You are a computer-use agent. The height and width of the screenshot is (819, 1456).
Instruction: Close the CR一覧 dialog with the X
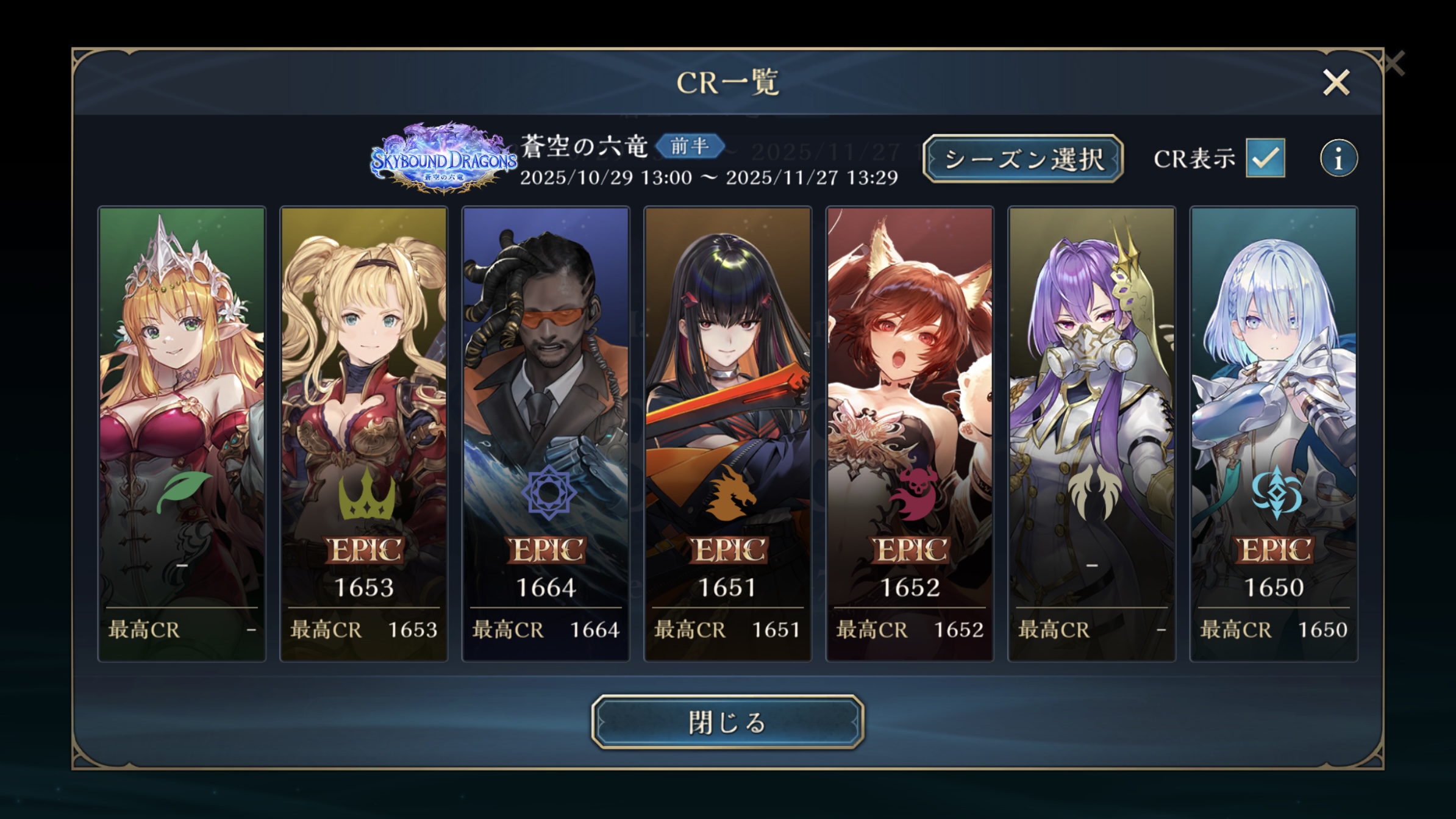[x=1336, y=82]
